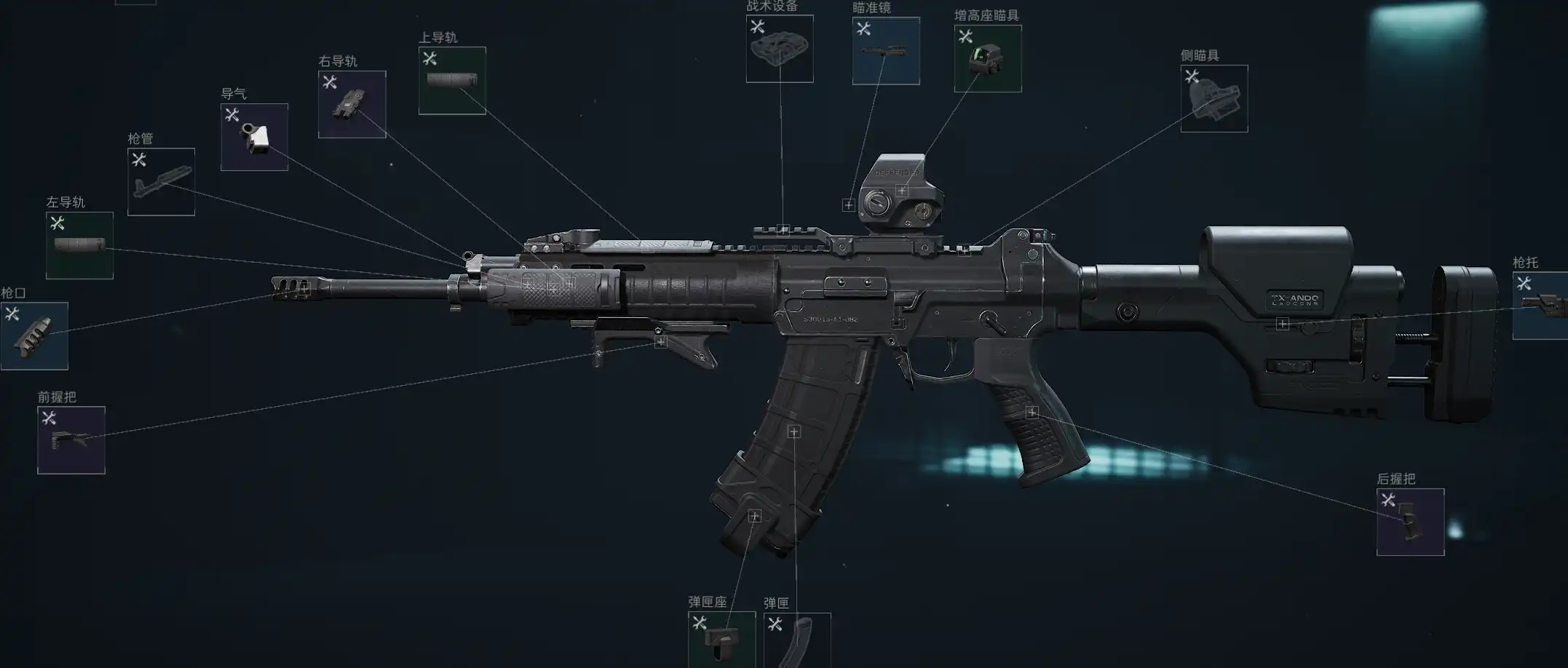This screenshot has height=668, width=1568.
Task: Select the 枪口 muzzle attachment slot
Action: (x=34, y=335)
